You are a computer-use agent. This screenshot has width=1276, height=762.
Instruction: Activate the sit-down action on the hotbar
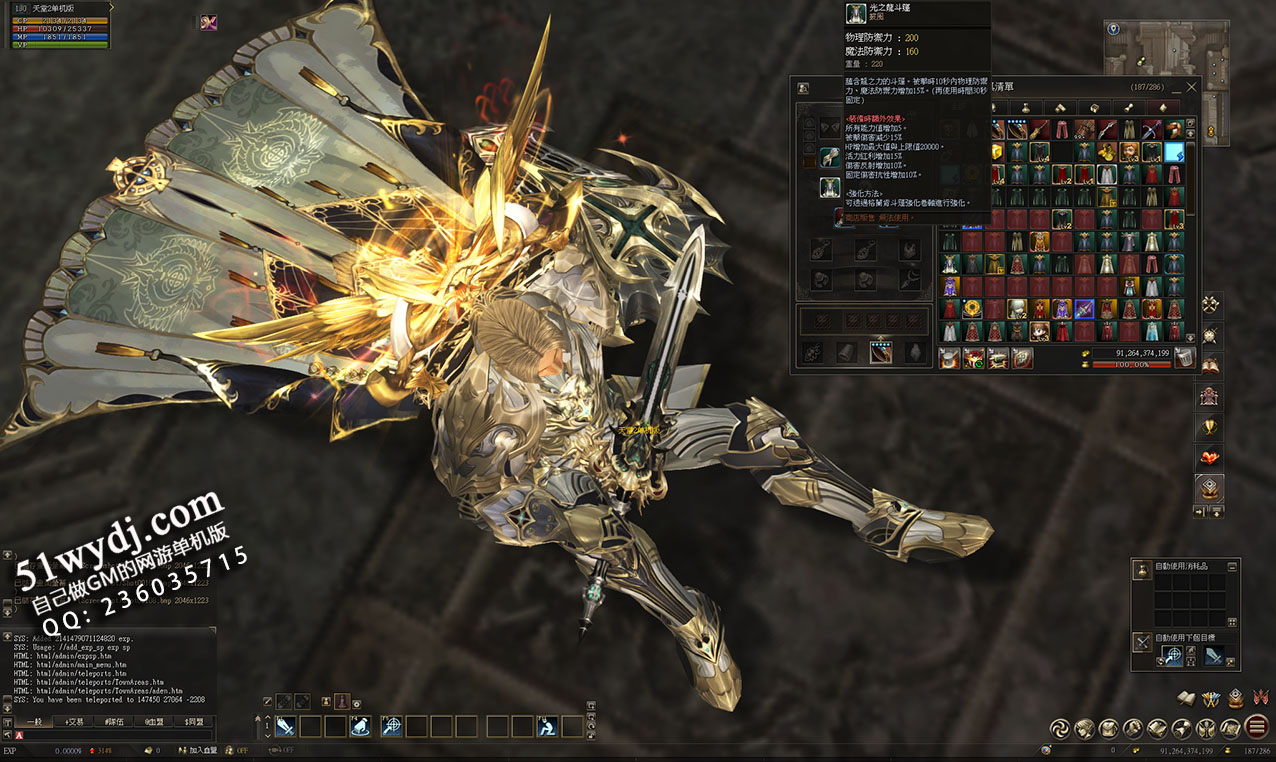click(547, 726)
